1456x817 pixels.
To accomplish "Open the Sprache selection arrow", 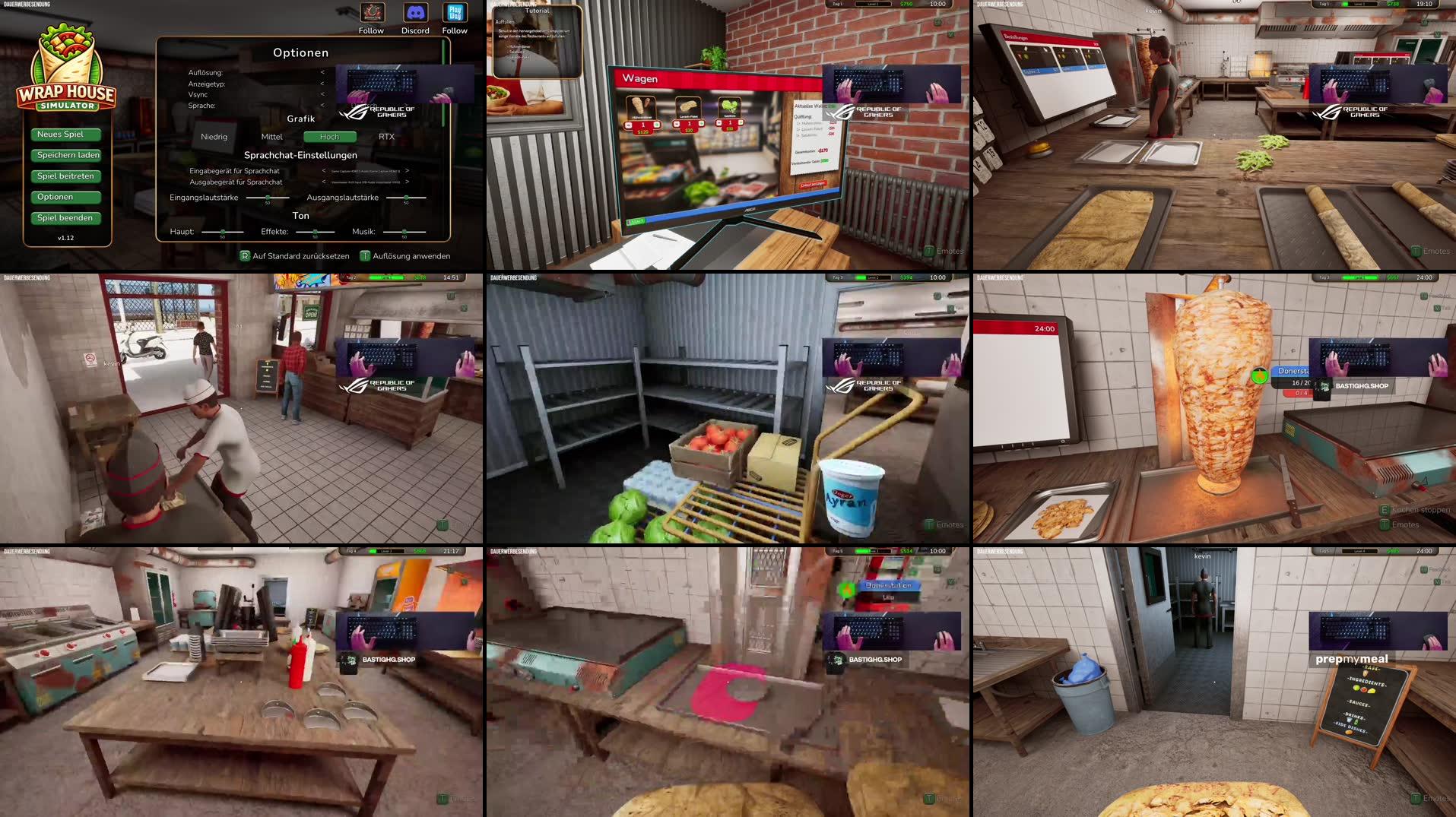I will point(322,105).
